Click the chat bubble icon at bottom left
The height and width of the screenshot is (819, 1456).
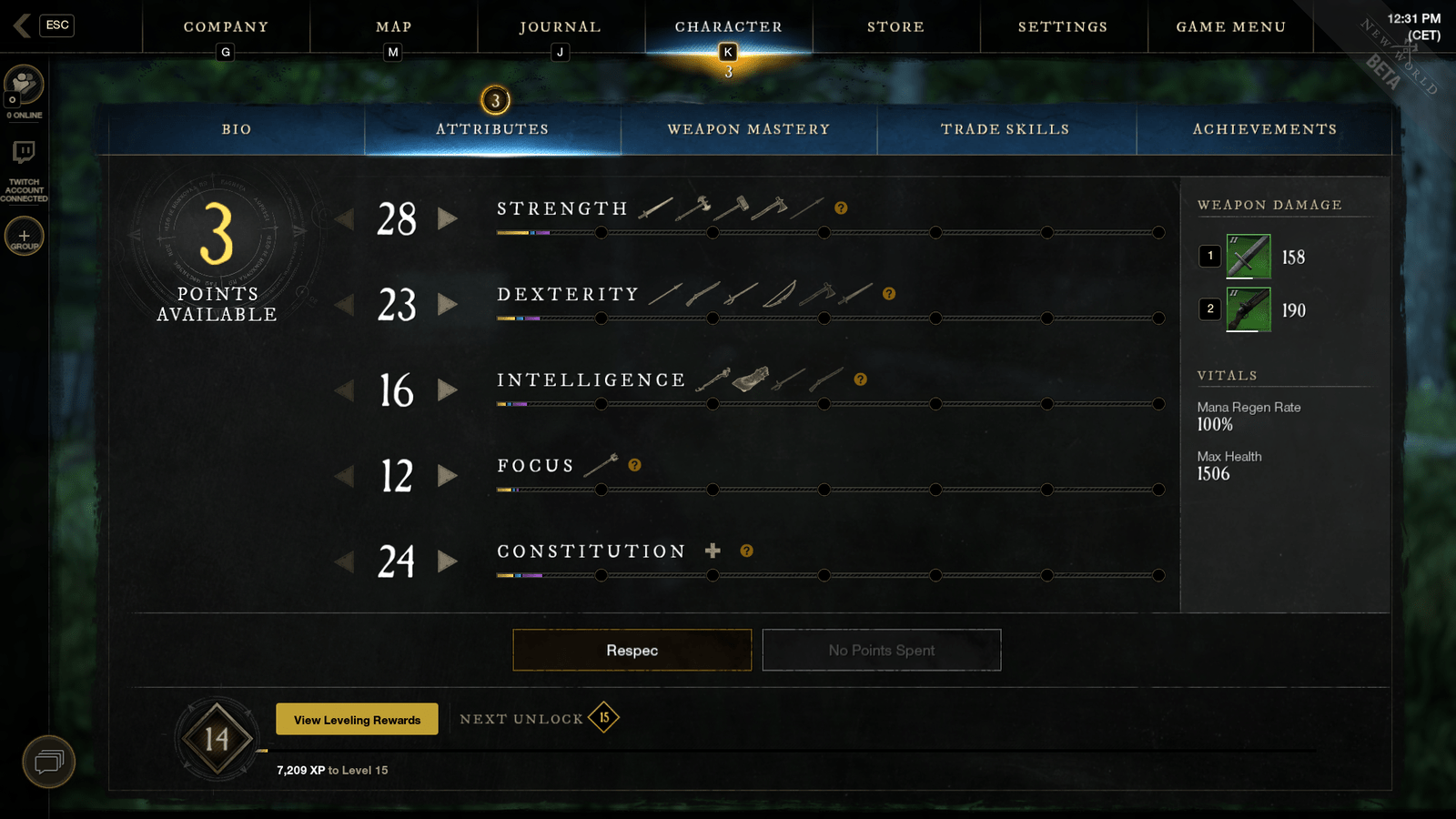click(x=49, y=762)
